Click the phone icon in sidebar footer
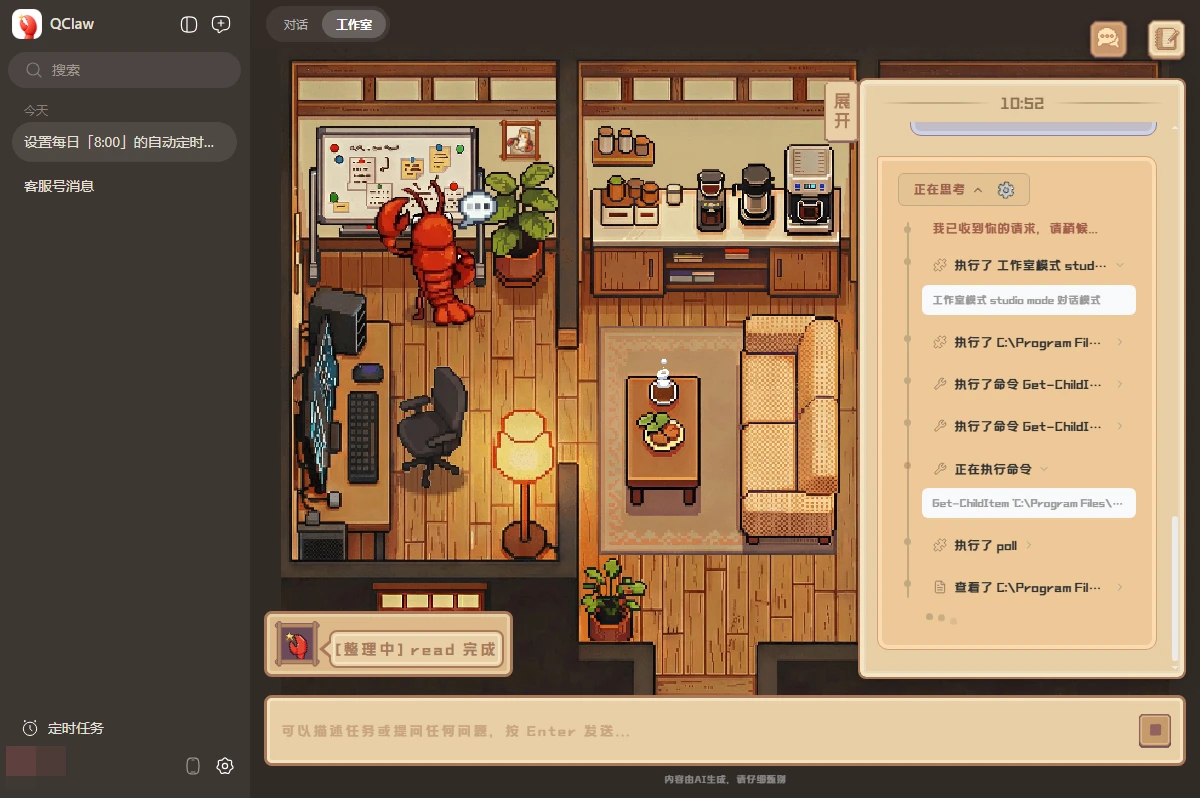This screenshot has height=798, width=1200. coord(193,766)
